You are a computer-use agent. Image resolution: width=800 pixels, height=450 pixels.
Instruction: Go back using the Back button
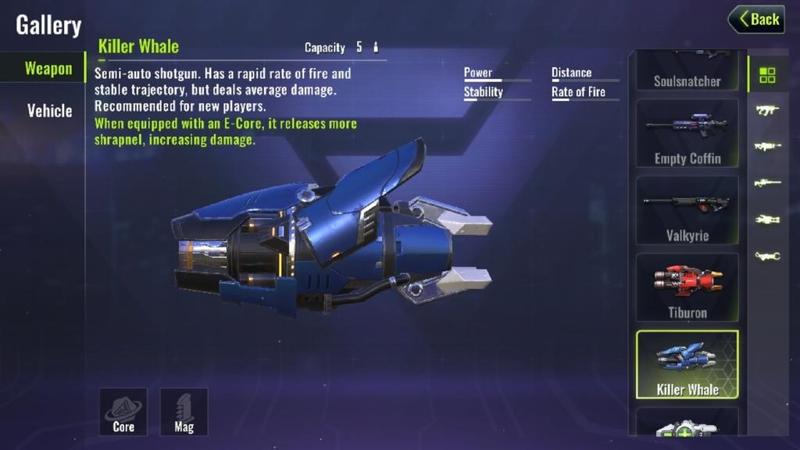tap(756, 19)
